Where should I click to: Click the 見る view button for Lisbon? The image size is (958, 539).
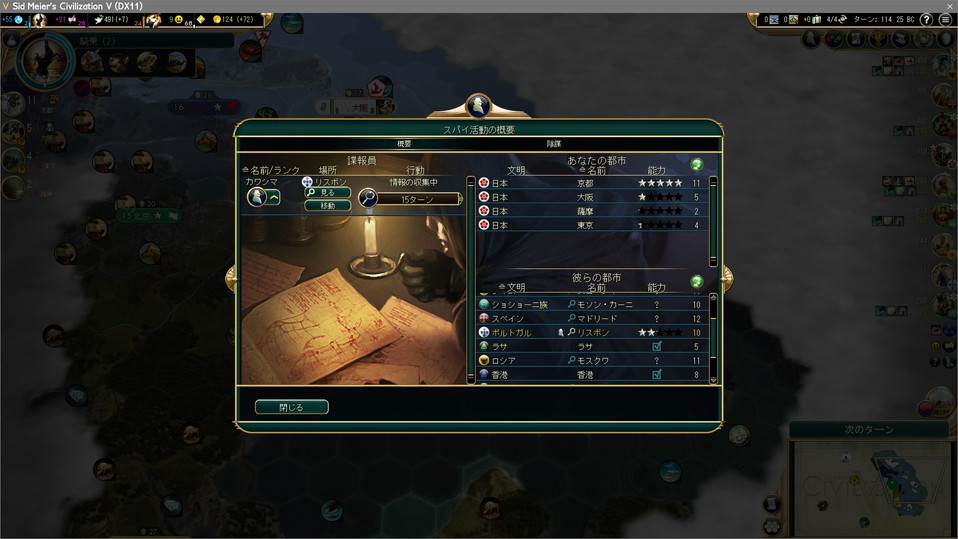click(x=328, y=192)
